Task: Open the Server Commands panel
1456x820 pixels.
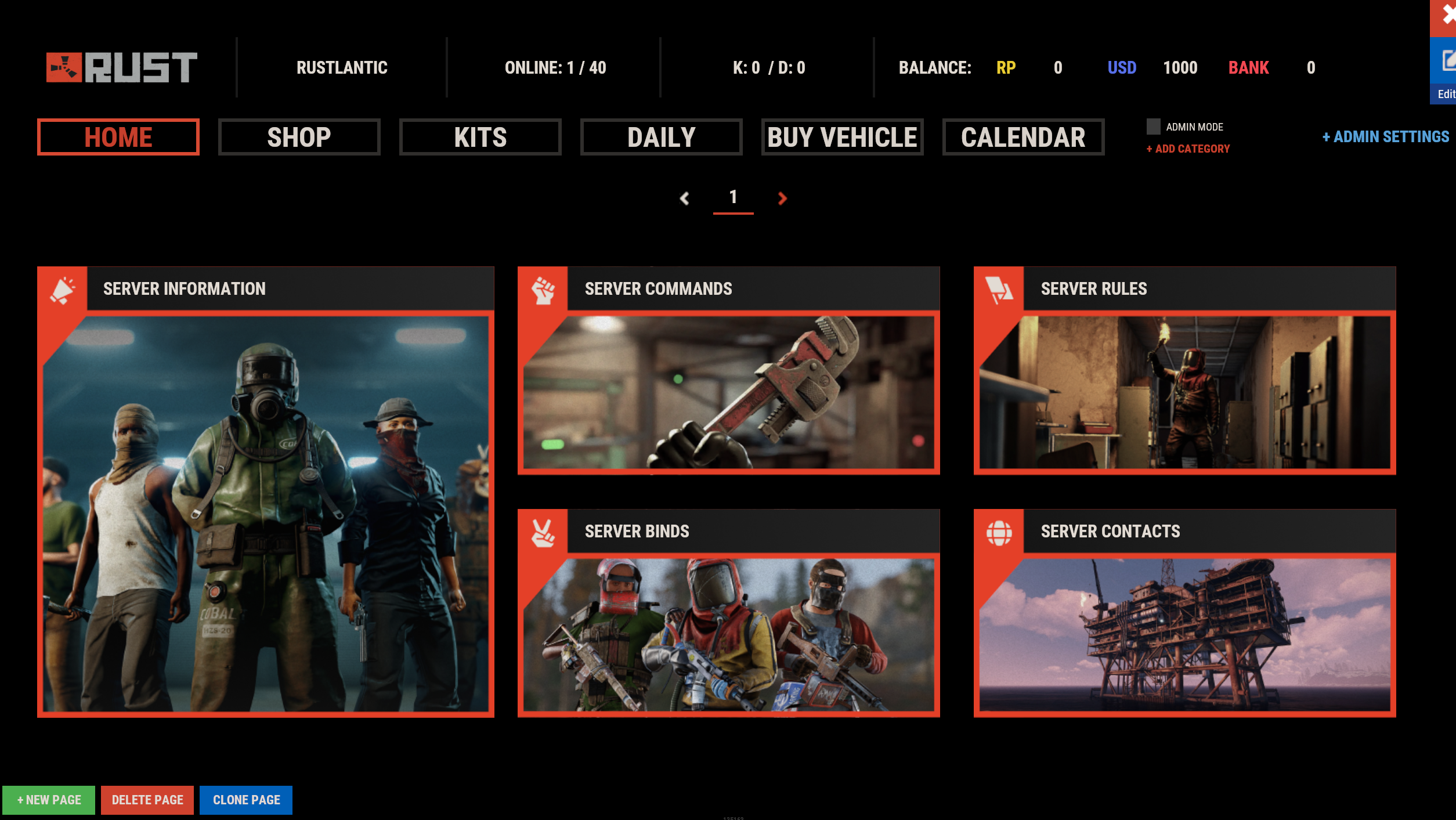Action: [x=728, y=371]
